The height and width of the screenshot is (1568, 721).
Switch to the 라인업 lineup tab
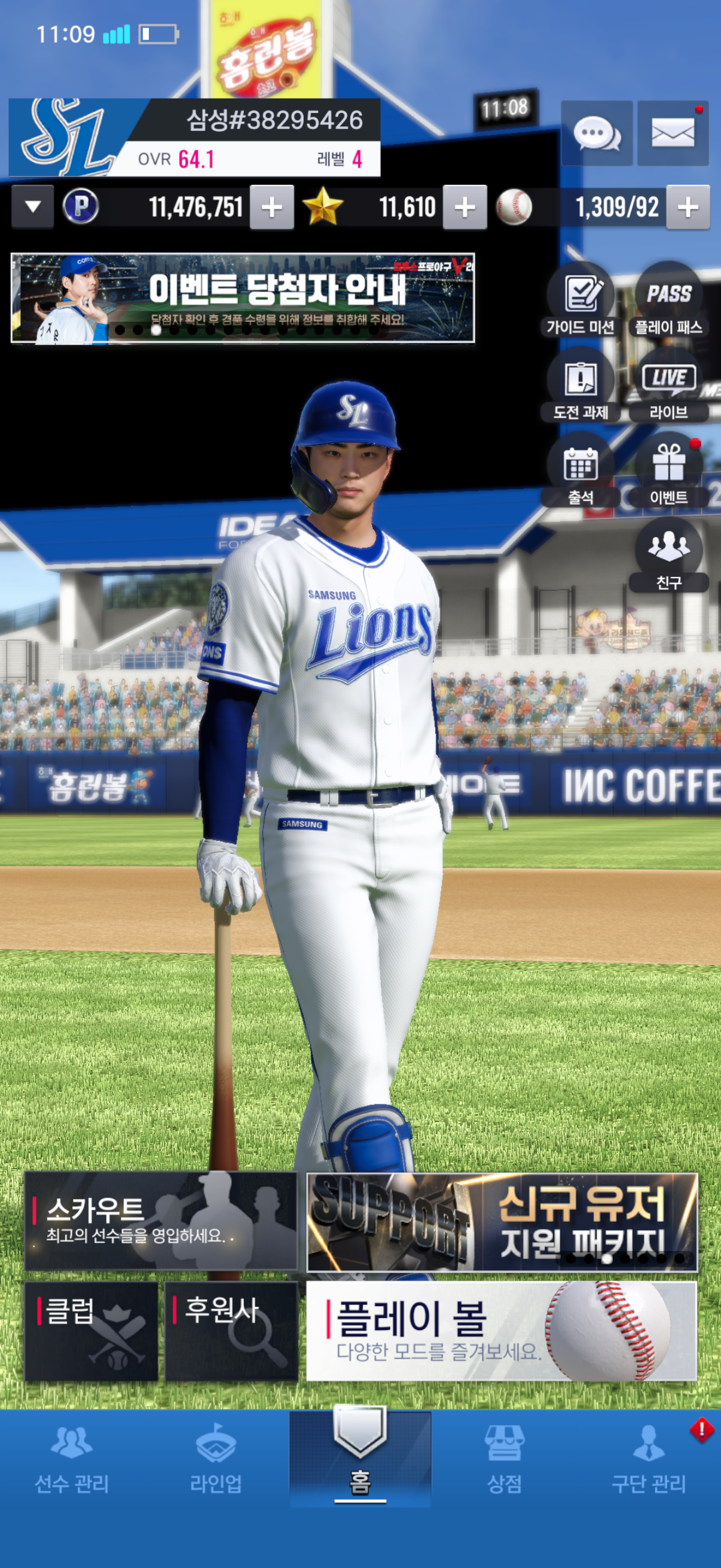point(216,1460)
